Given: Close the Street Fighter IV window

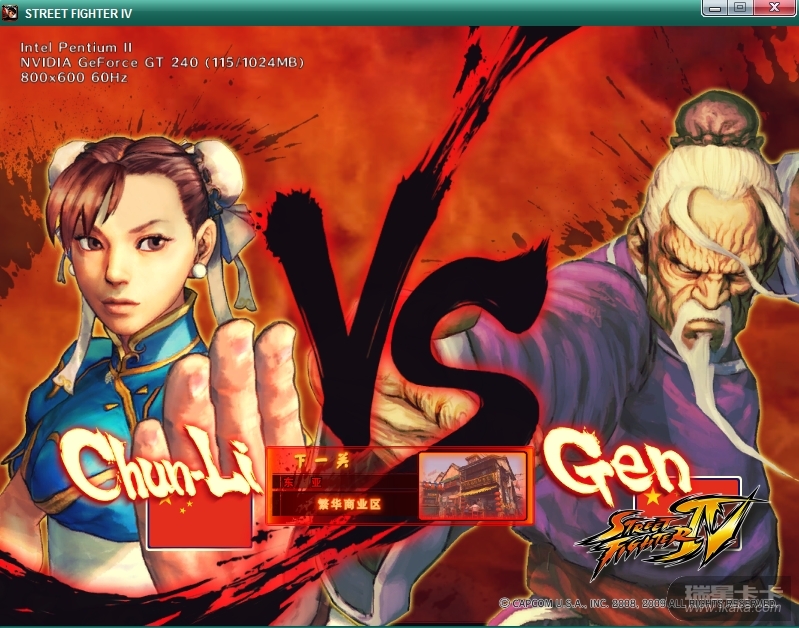Looking at the screenshot, I should (x=773, y=8).
